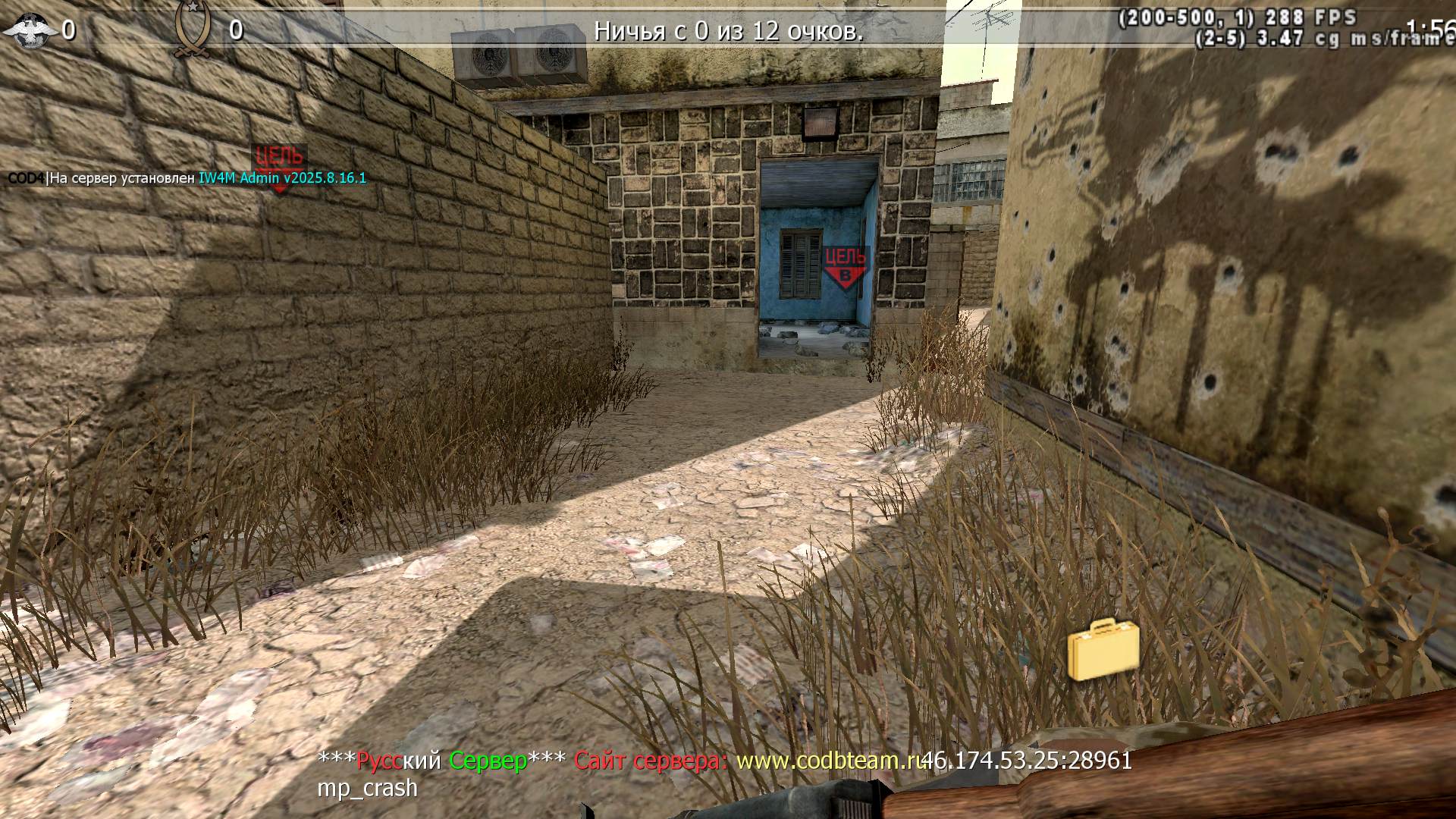
Task: Select the winged eagle team emblem
Action: (x=30, y=30)
